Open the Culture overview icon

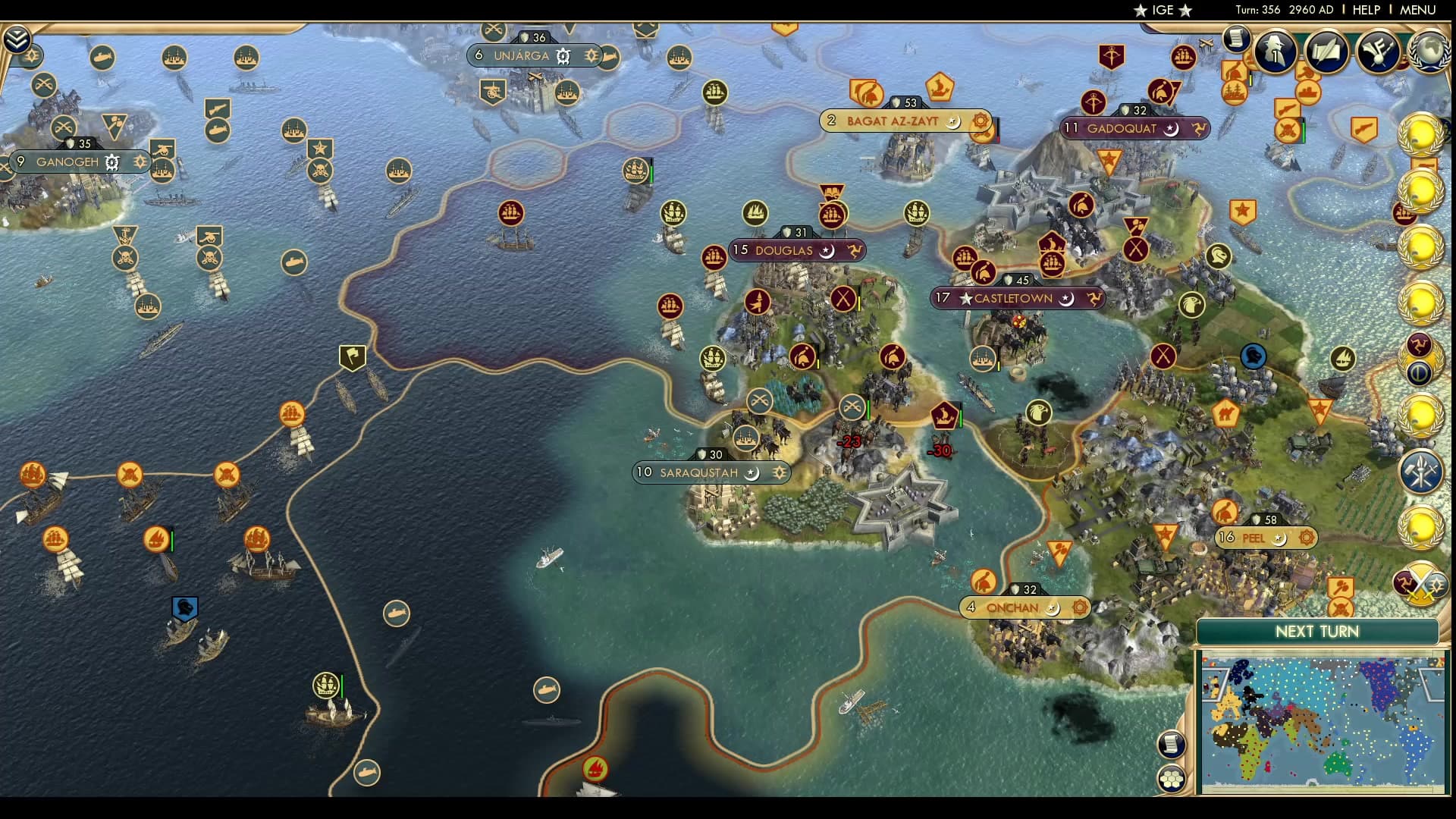(1379, 52)
